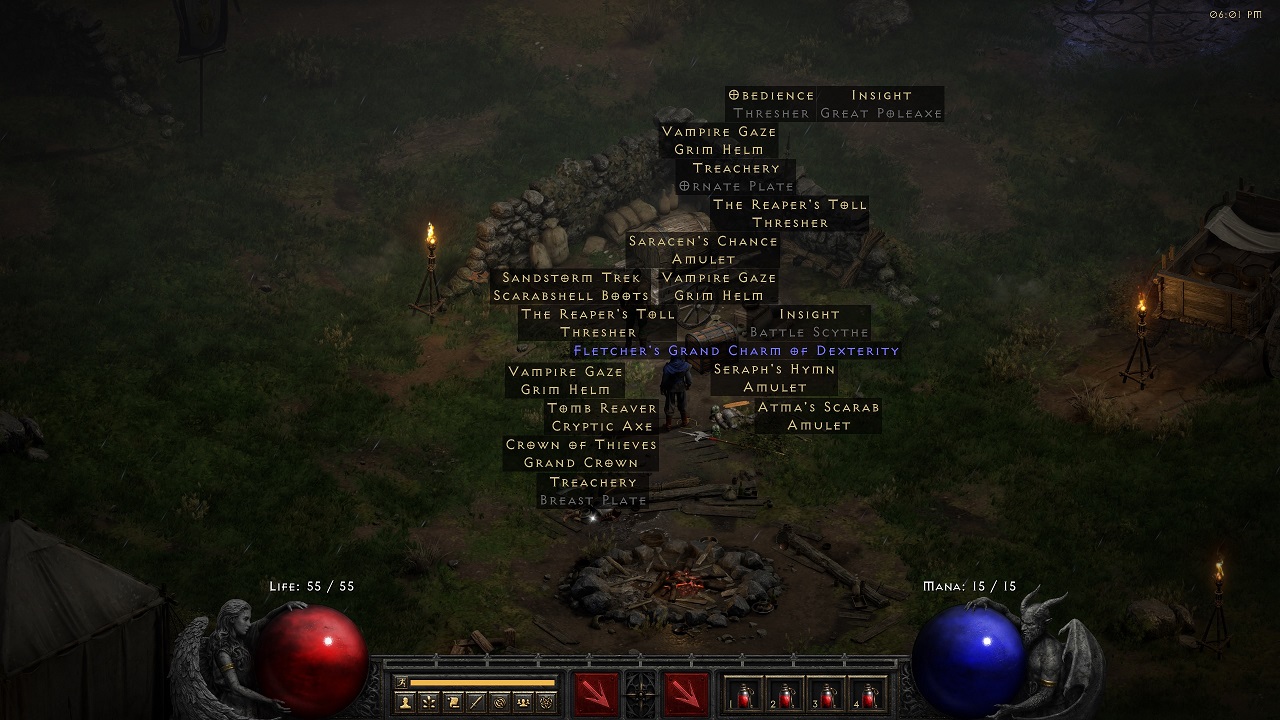Toggle the minimap display icon
Viewport: 1280px width, 720px height.
(x=500, y=703)
